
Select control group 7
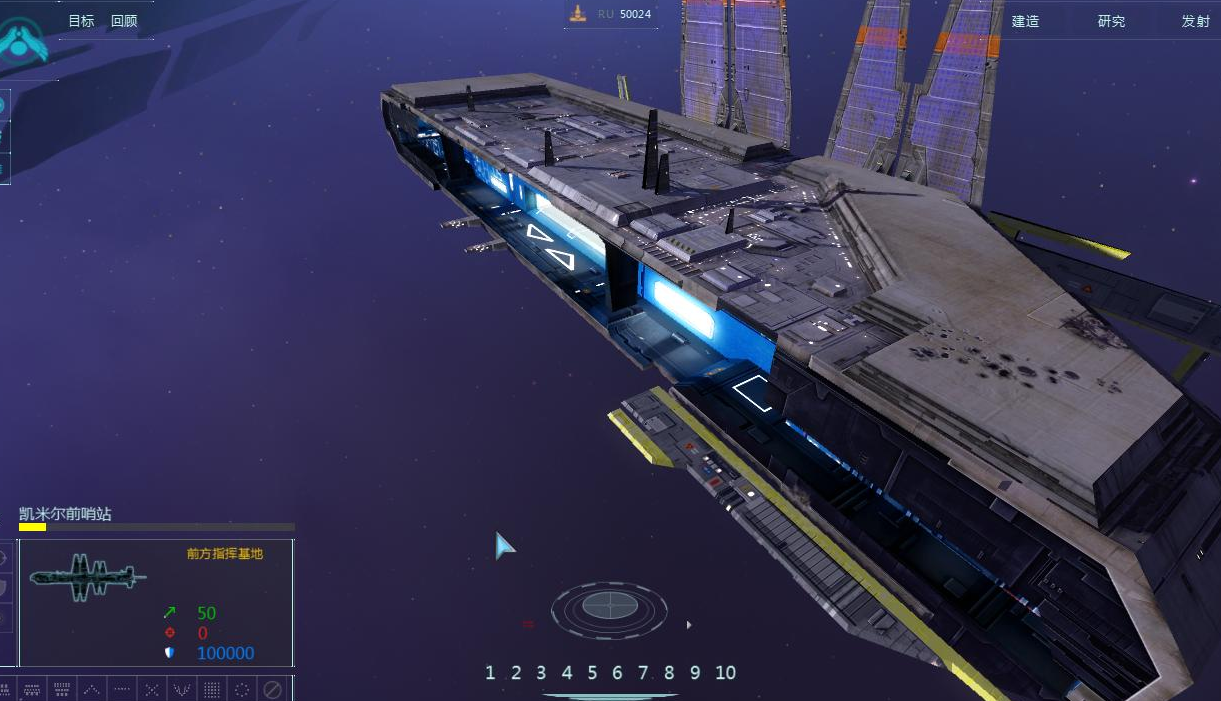[643, 673]
